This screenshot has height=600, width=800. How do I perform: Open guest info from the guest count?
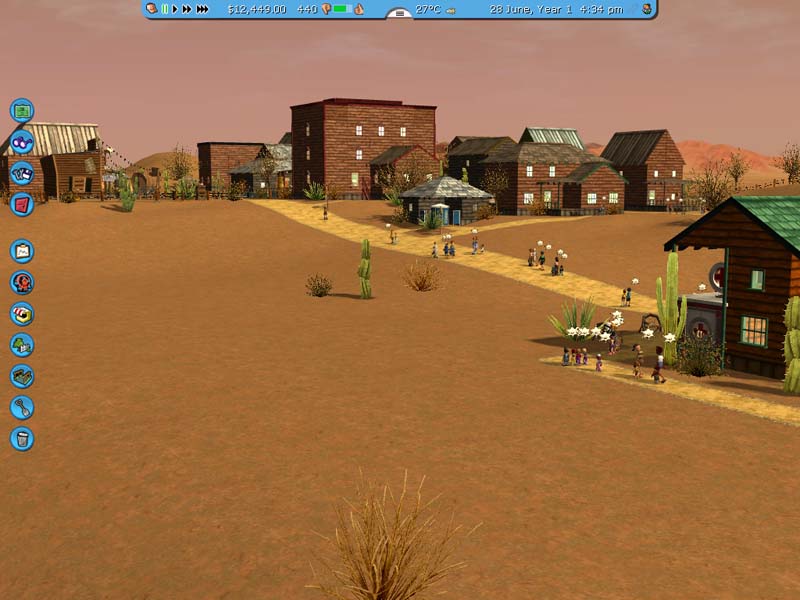pos(307,9)
